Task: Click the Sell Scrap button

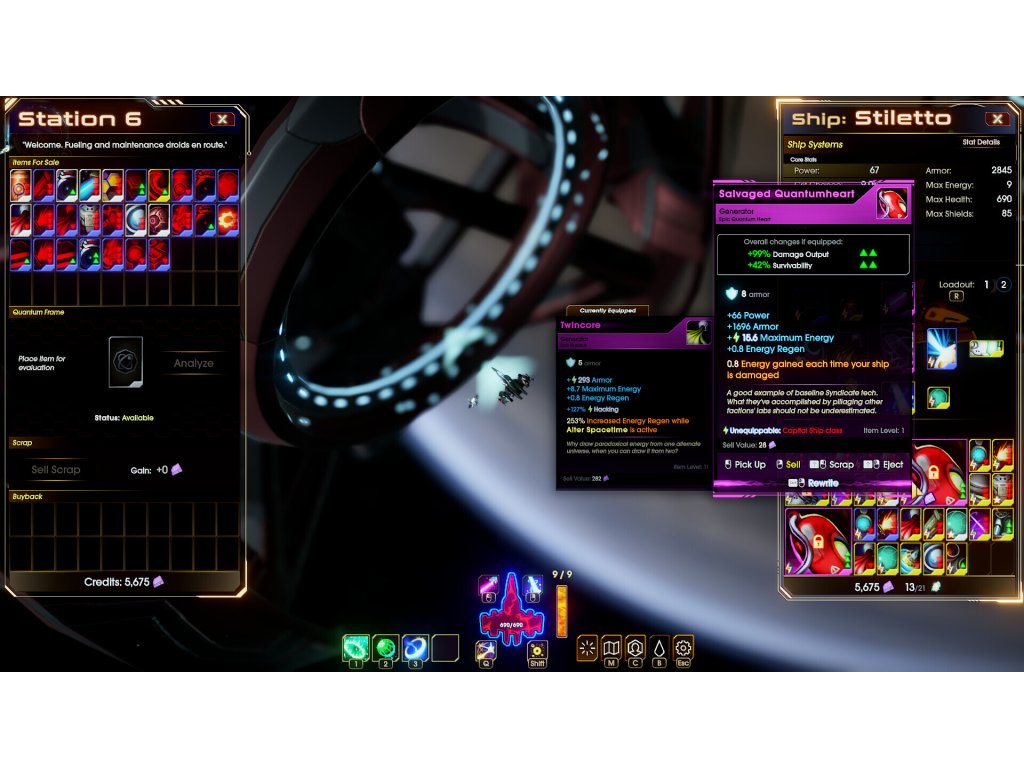Action: click(x=56, y=469)
